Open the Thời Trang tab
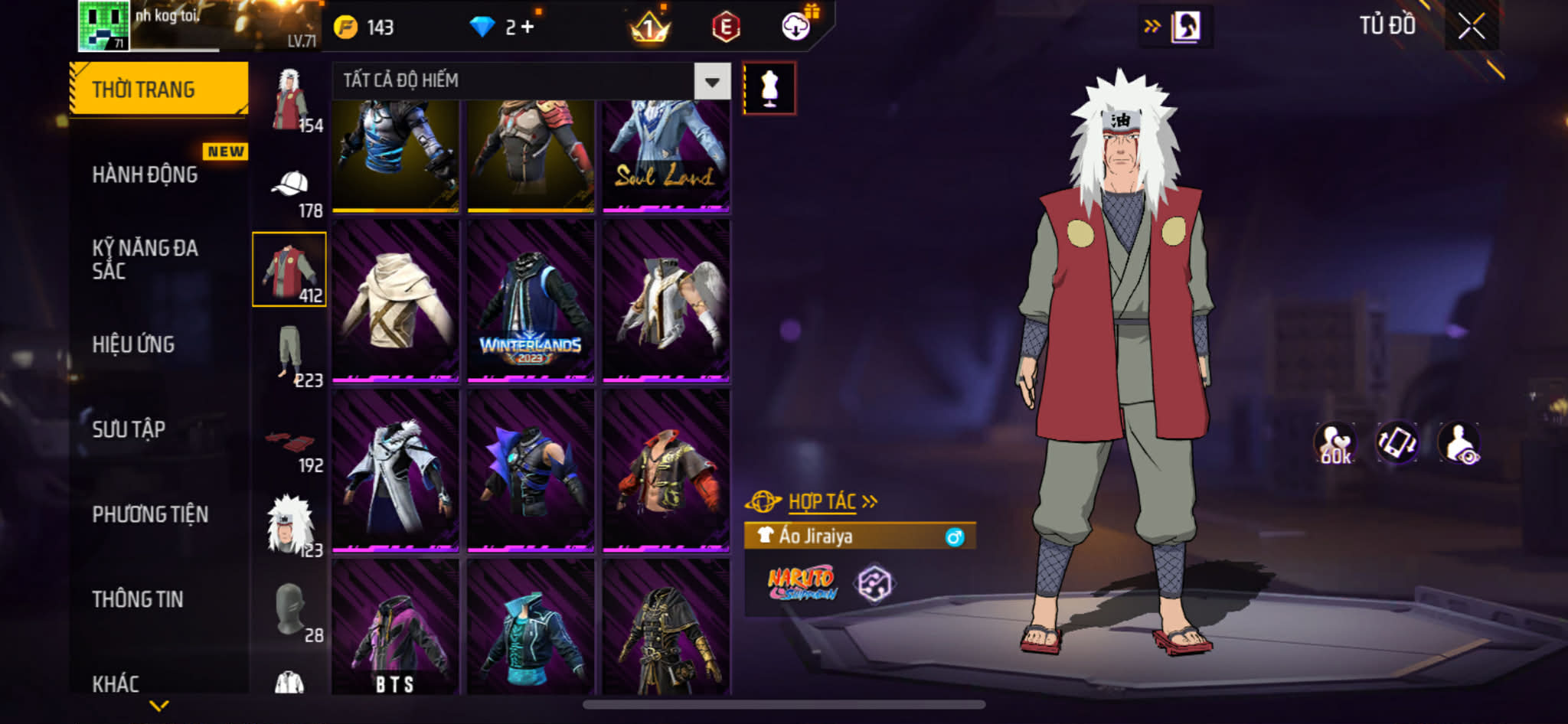1568x724 pixels. 158,90
